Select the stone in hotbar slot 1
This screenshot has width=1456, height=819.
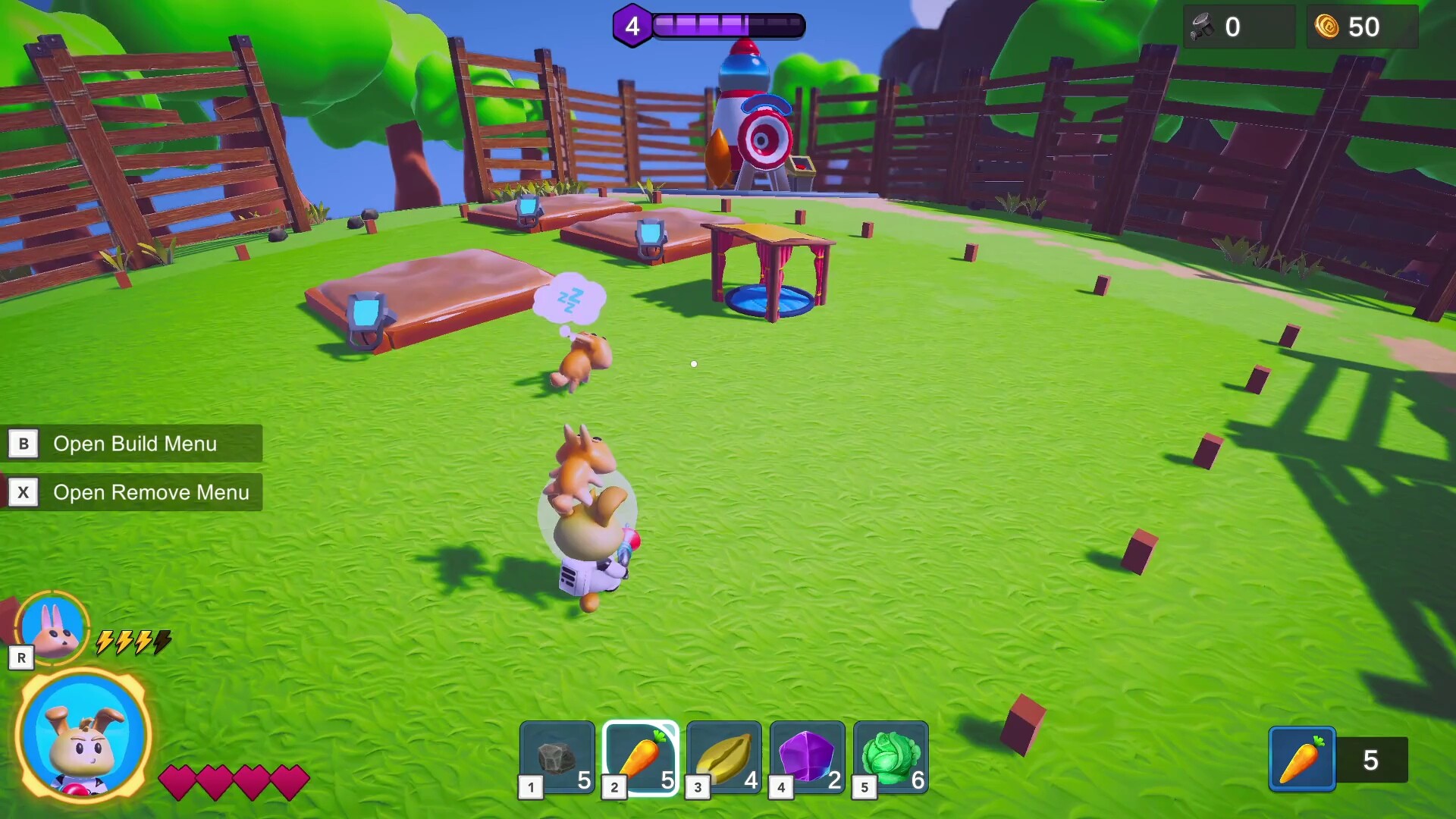tap(557, 756)
